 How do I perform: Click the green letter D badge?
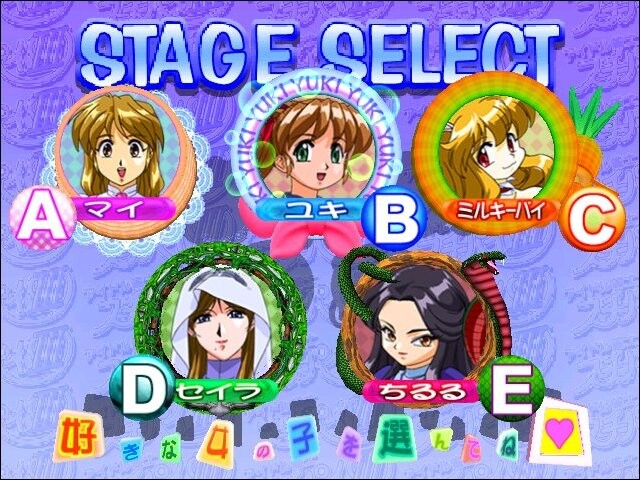point(141,390)
